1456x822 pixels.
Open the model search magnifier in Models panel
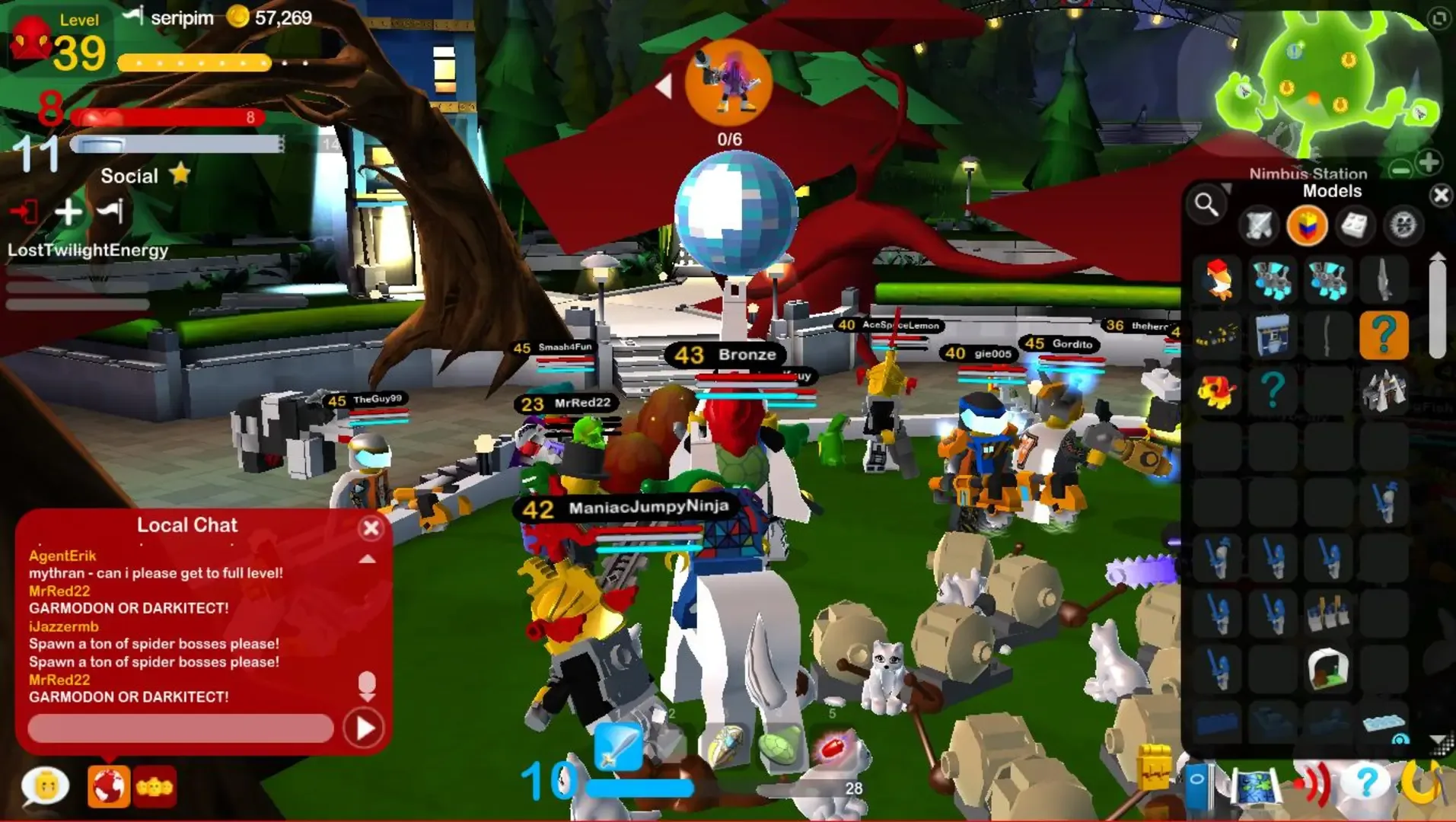pos(1206,205)
